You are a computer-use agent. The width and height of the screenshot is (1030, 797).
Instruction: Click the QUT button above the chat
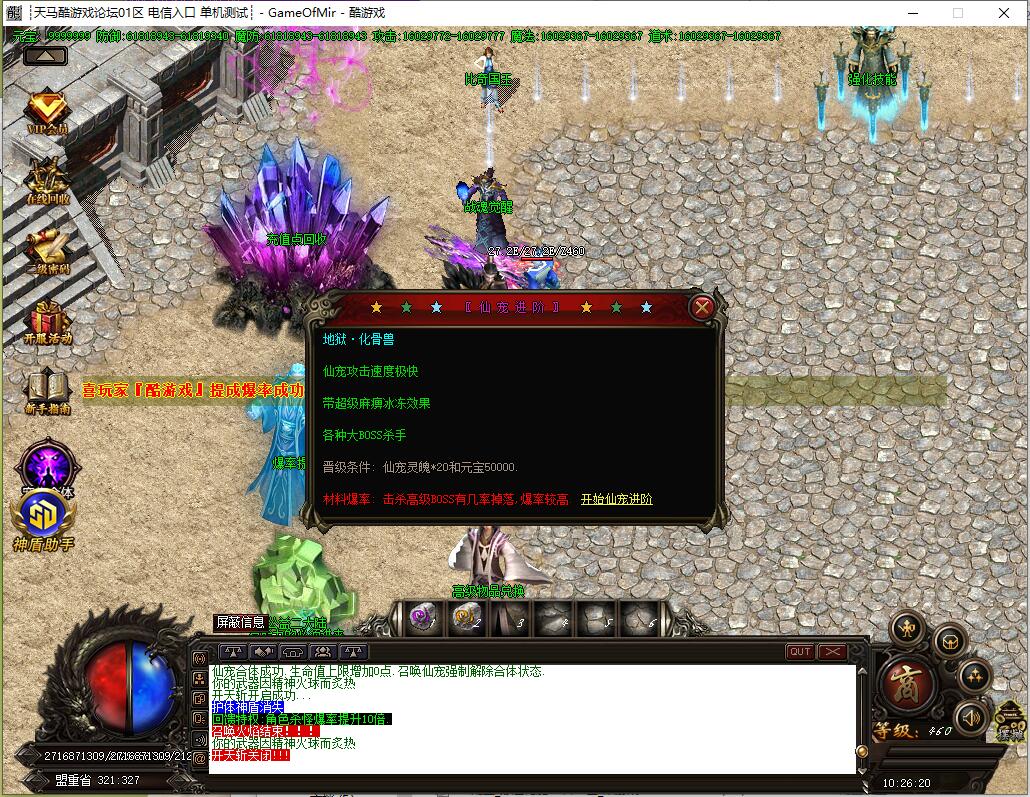click(800, 652)
